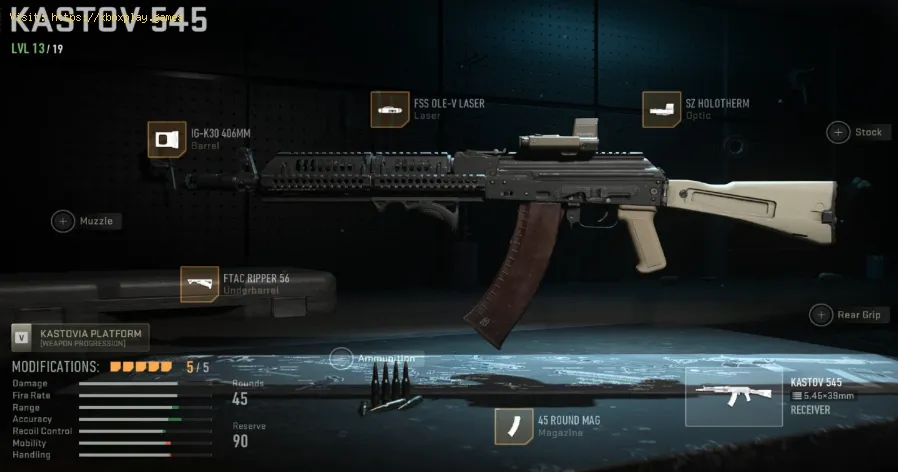Add a Rear Grip attachment
Image resolution: width=898 pixels, height=472 pixels.
click(x=821, y=315)
